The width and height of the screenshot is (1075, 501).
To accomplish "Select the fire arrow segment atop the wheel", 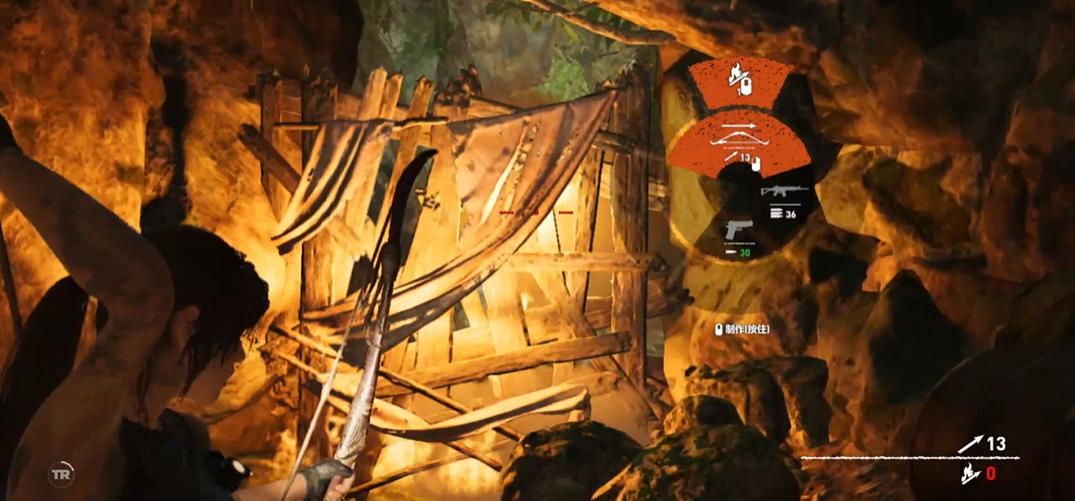I will tap(741, 81).
